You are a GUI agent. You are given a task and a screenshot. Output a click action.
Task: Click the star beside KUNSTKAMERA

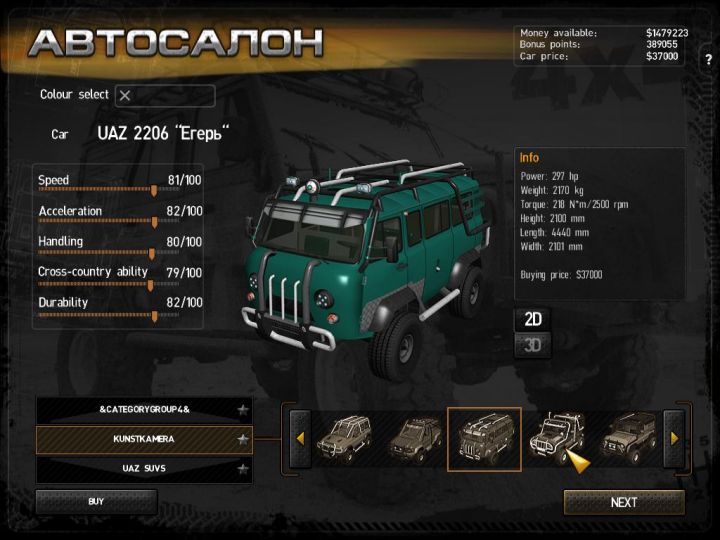tap(242, 439)
